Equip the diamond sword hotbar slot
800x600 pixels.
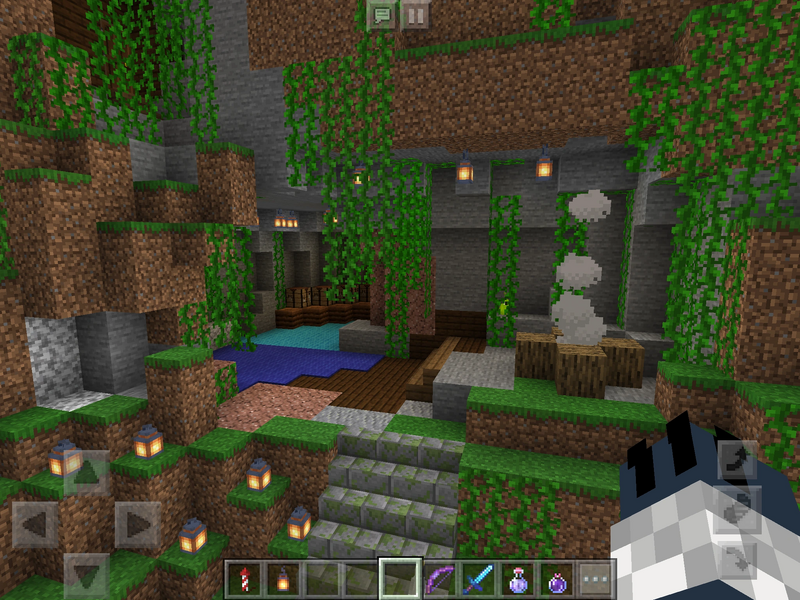478,579
